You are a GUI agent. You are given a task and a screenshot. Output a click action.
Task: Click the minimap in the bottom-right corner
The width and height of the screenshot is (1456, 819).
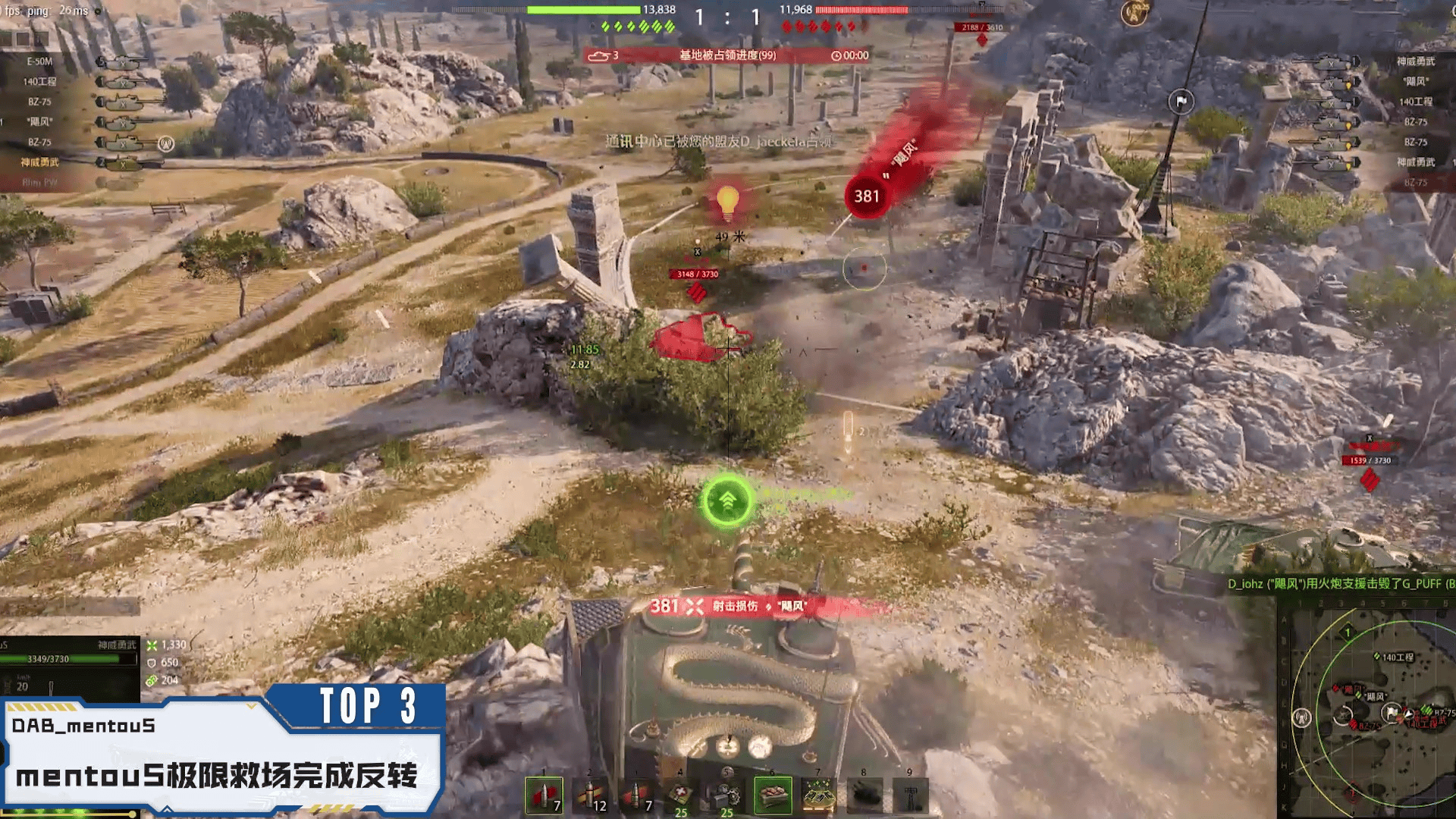coord(1367,709)
